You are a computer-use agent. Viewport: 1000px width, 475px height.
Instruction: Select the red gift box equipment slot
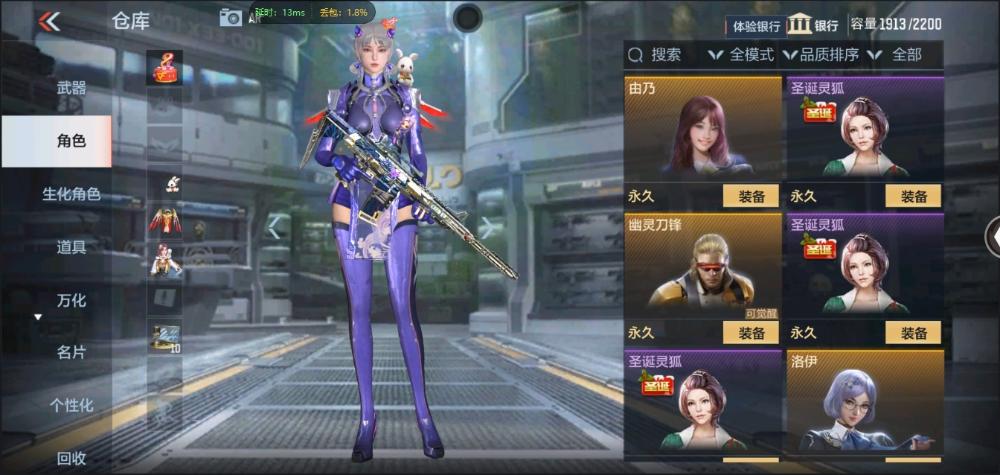(165, 67)
